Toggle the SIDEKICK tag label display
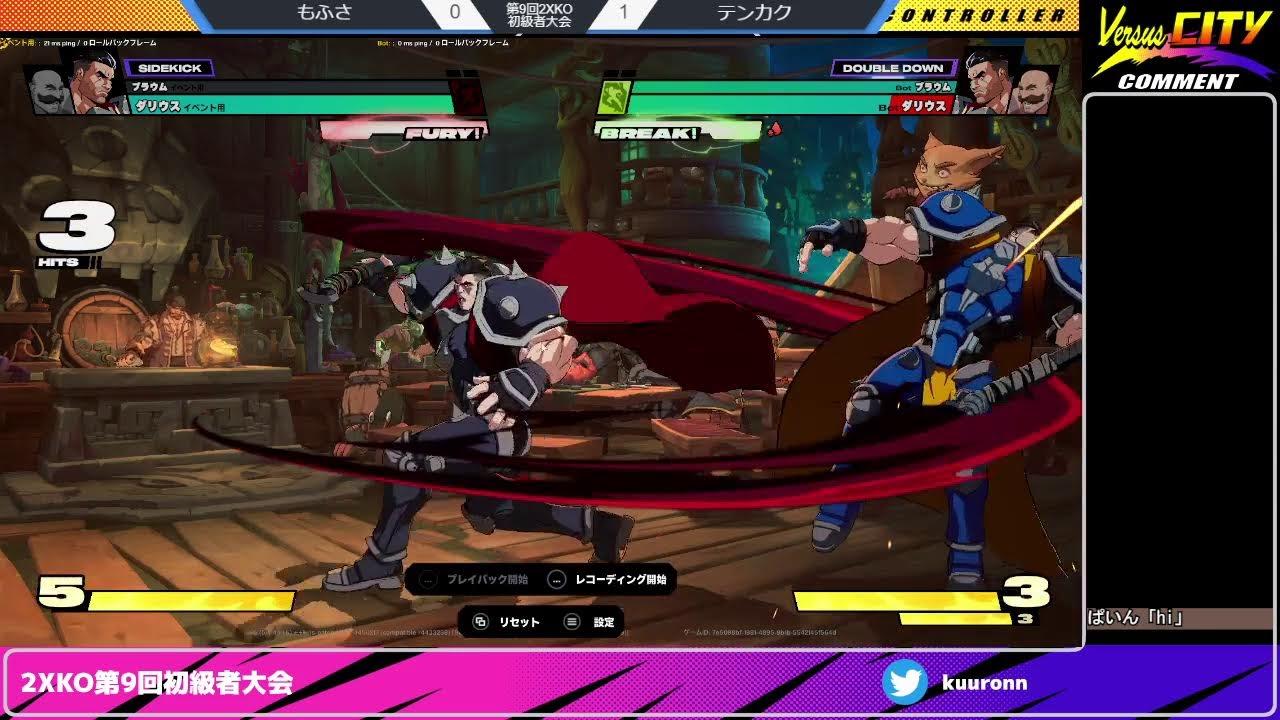 coord(168,67)
